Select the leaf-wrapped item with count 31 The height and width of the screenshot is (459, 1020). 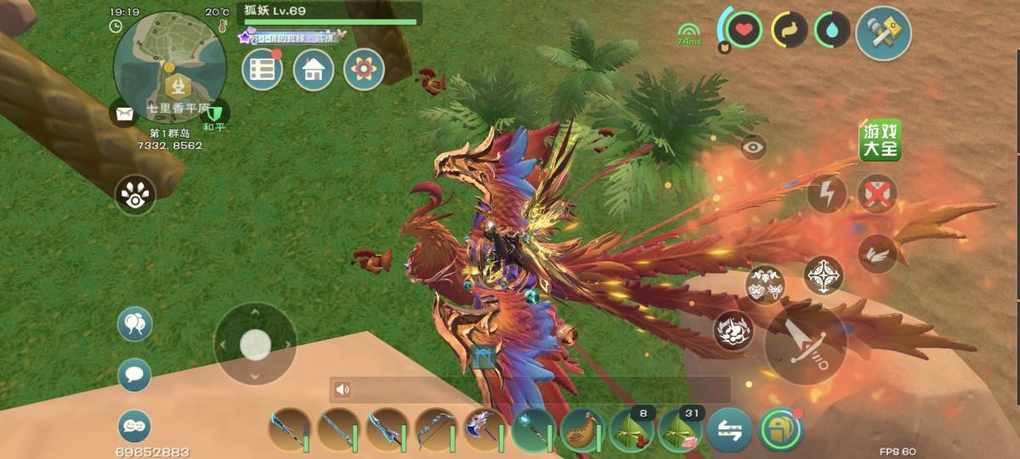680,431
